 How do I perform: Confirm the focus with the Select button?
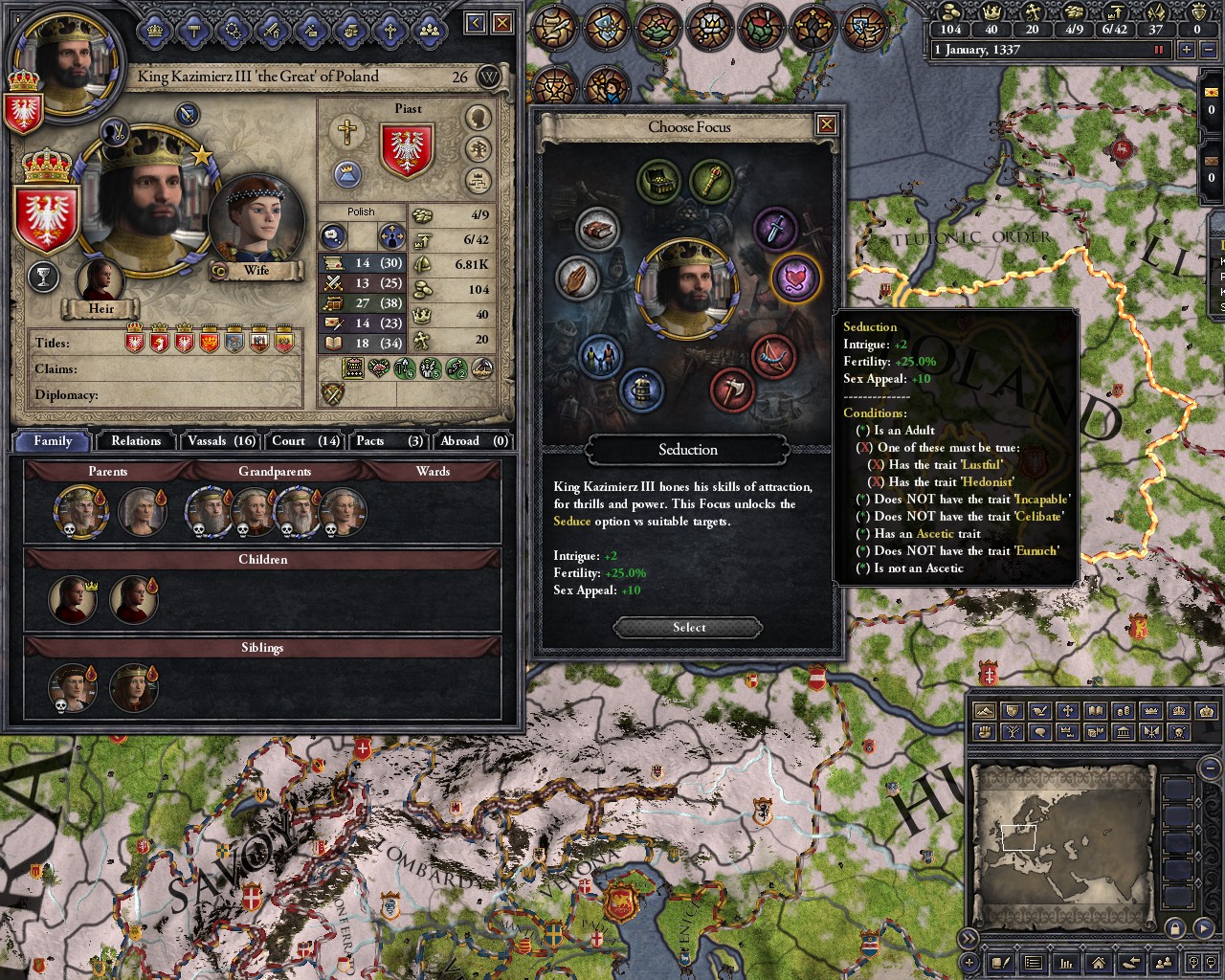click(x=688, y=628)
